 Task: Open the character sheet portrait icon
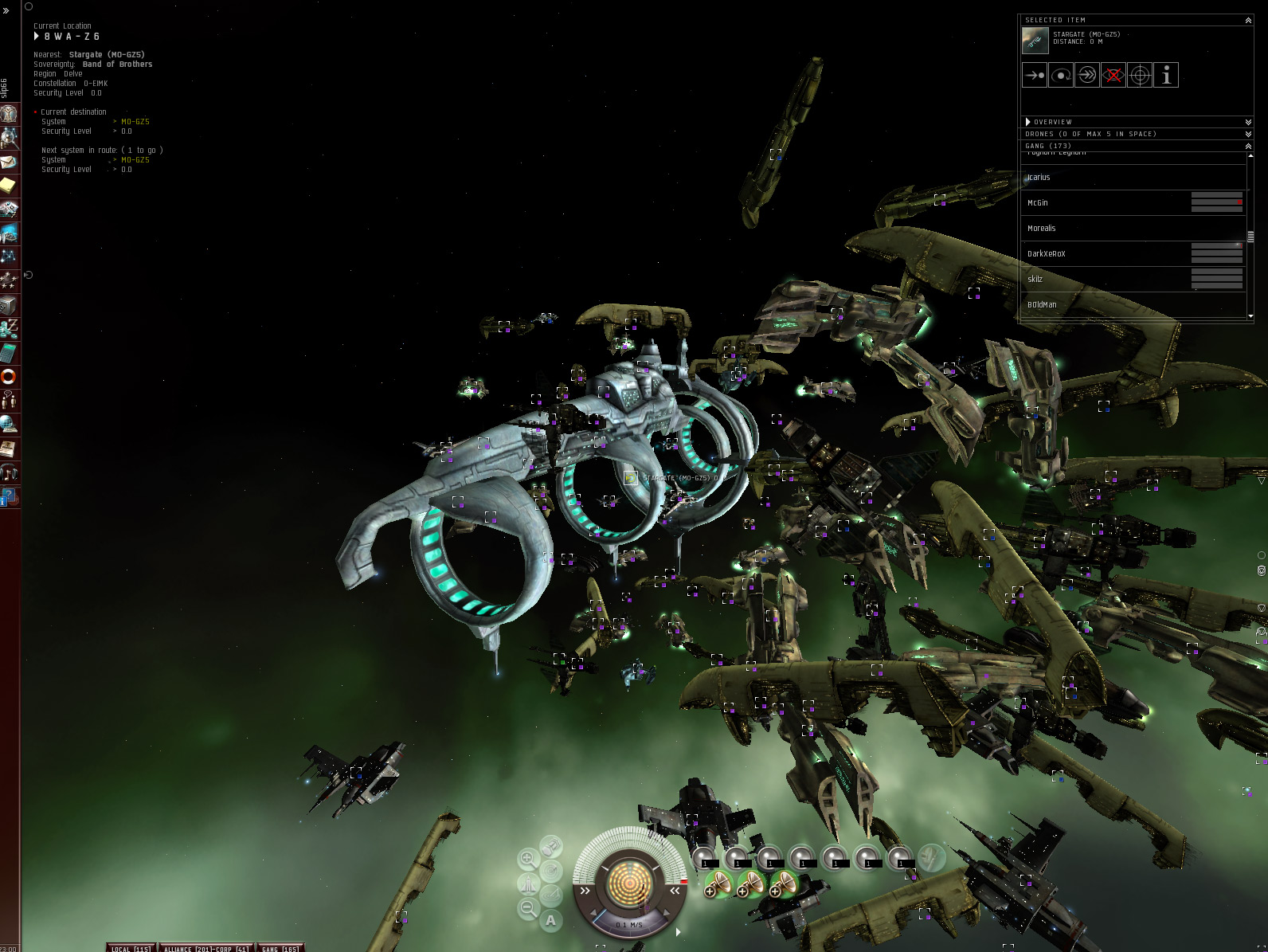click(9, 114)
